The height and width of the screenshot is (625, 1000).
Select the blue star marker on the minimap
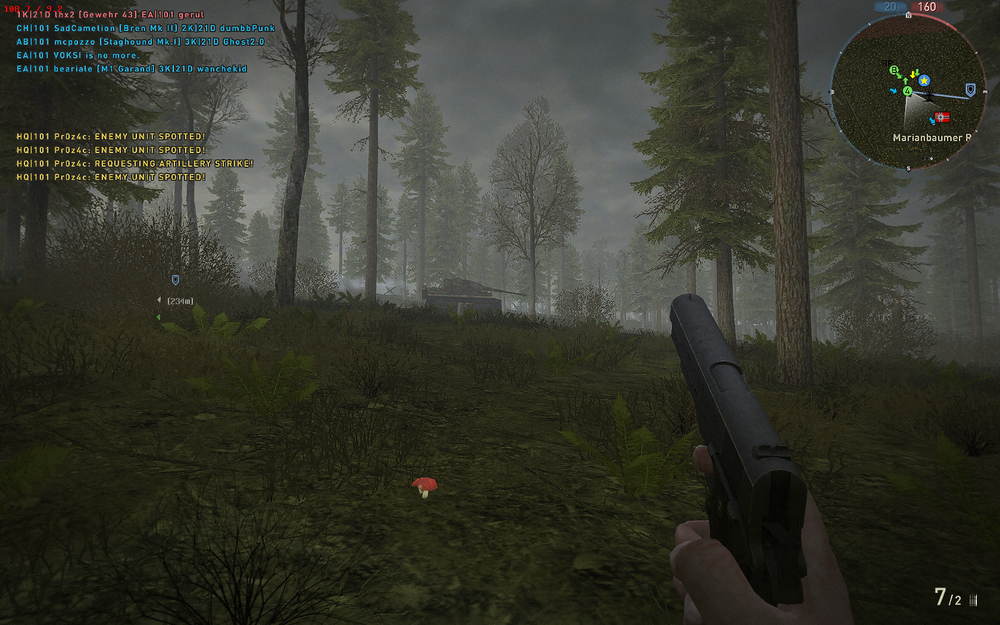click(924, 80)
